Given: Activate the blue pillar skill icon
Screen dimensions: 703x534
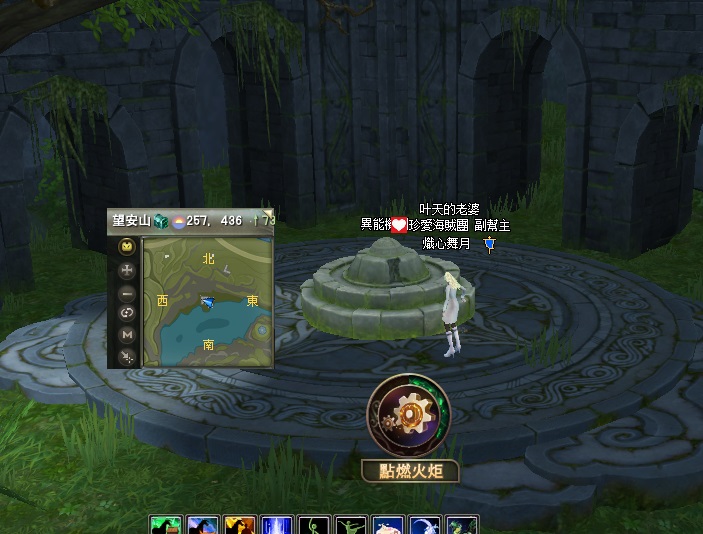Looking at the screenshot, I should pos(275,526).
